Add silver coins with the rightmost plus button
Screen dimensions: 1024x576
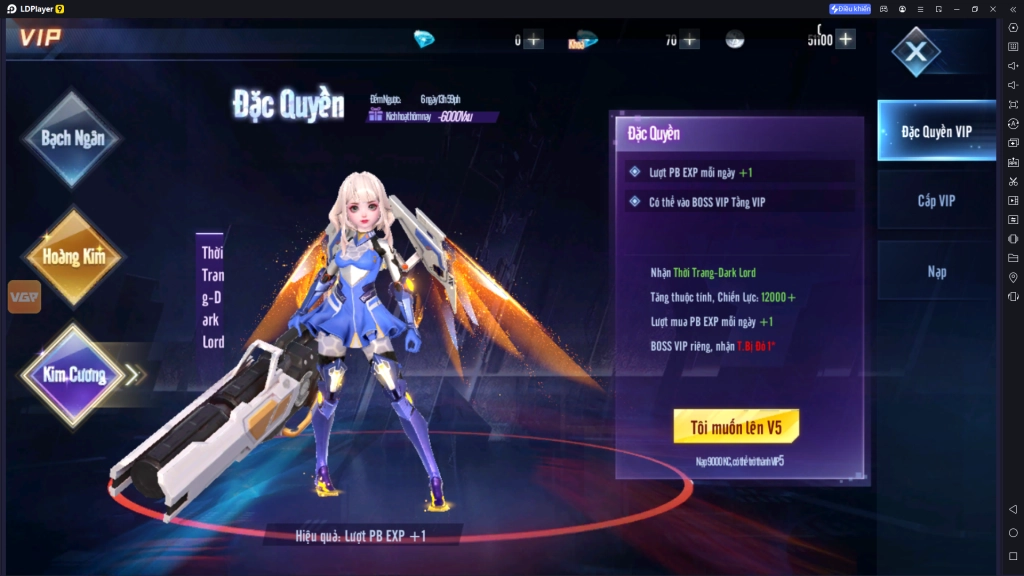(x=846, y=39)
